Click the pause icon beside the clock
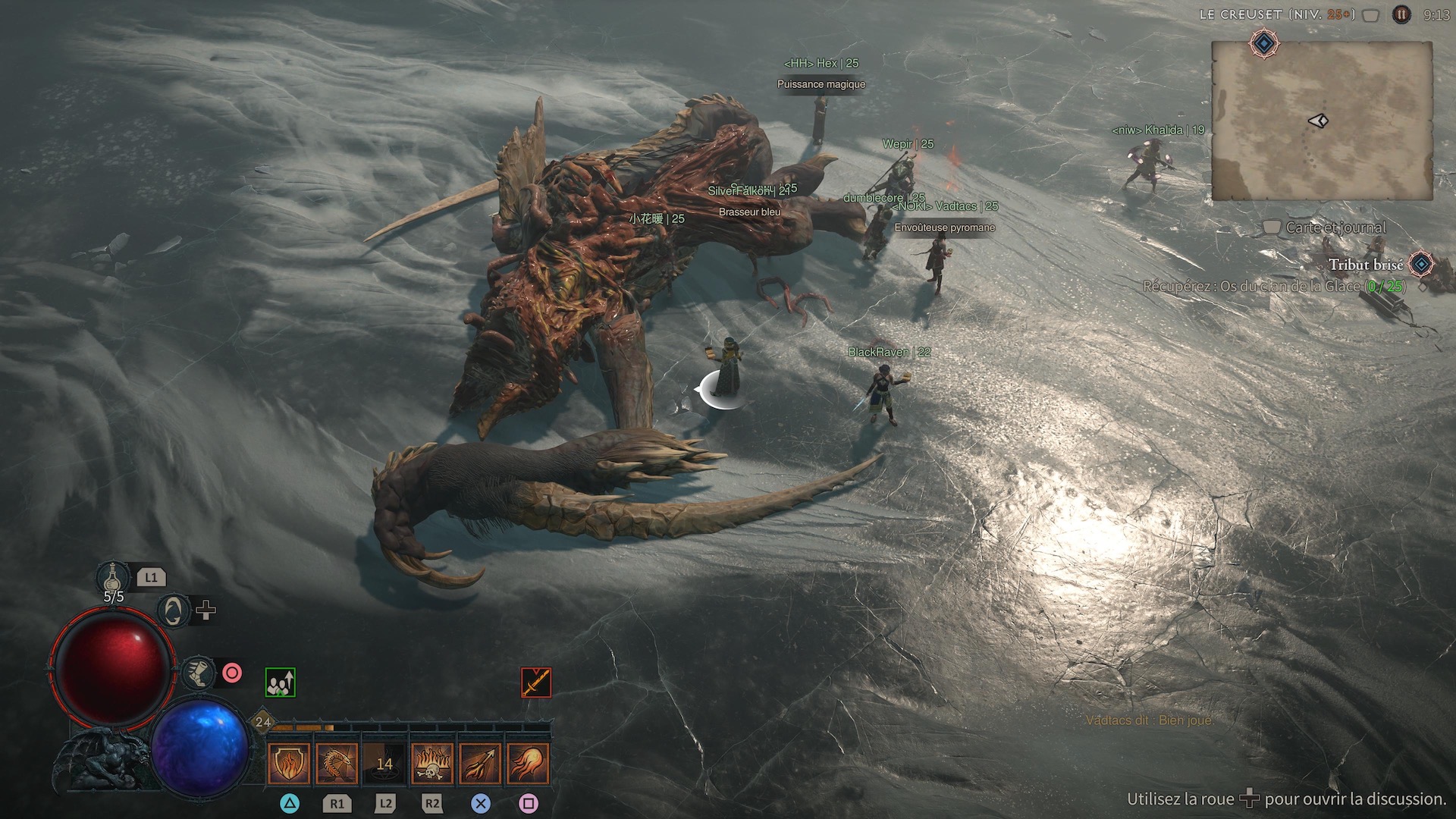Image resolution: width=1456 pixels, height=819 pixels. 1401,14
